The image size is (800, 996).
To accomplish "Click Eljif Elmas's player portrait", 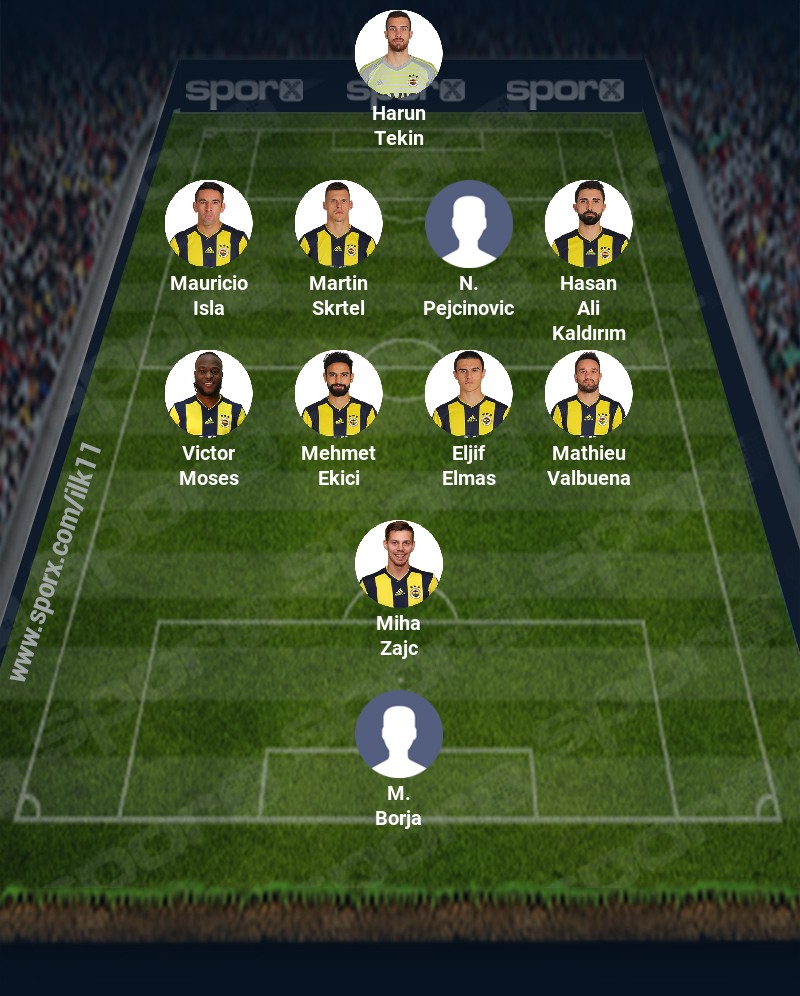I will point(469,394).
